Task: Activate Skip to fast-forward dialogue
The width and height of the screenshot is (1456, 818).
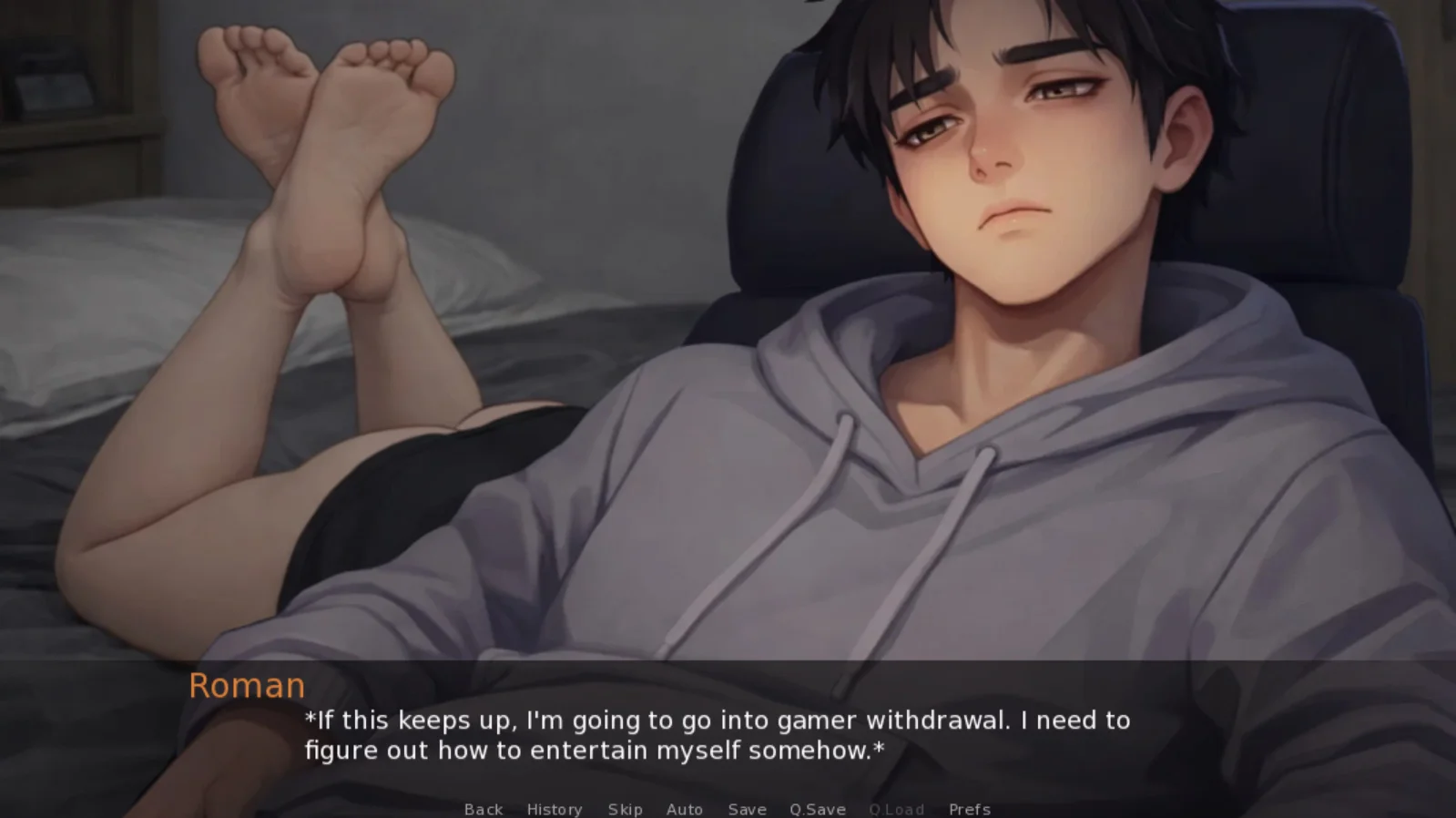Action: tap(625, 809)
